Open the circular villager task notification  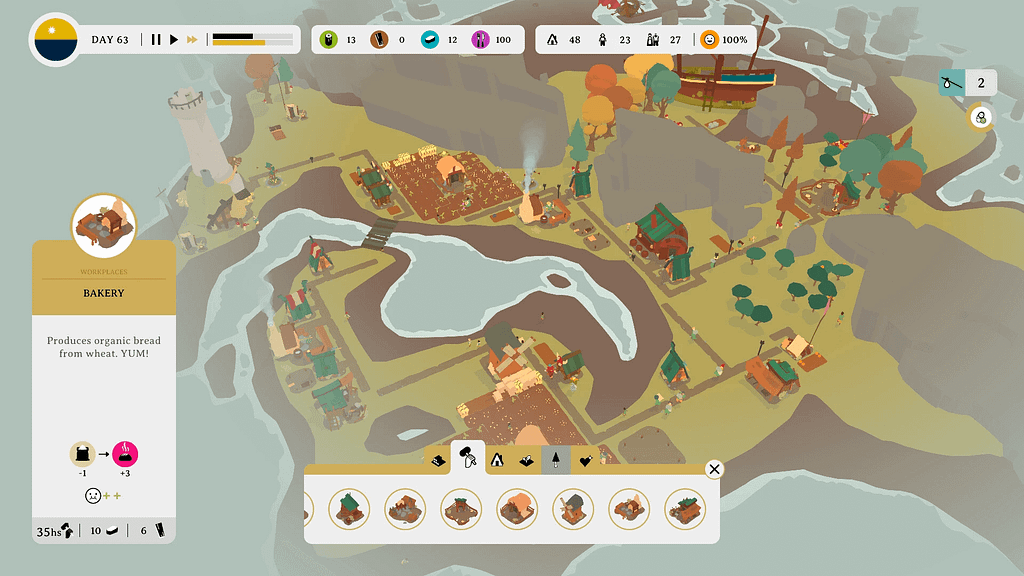pos(981,118)
